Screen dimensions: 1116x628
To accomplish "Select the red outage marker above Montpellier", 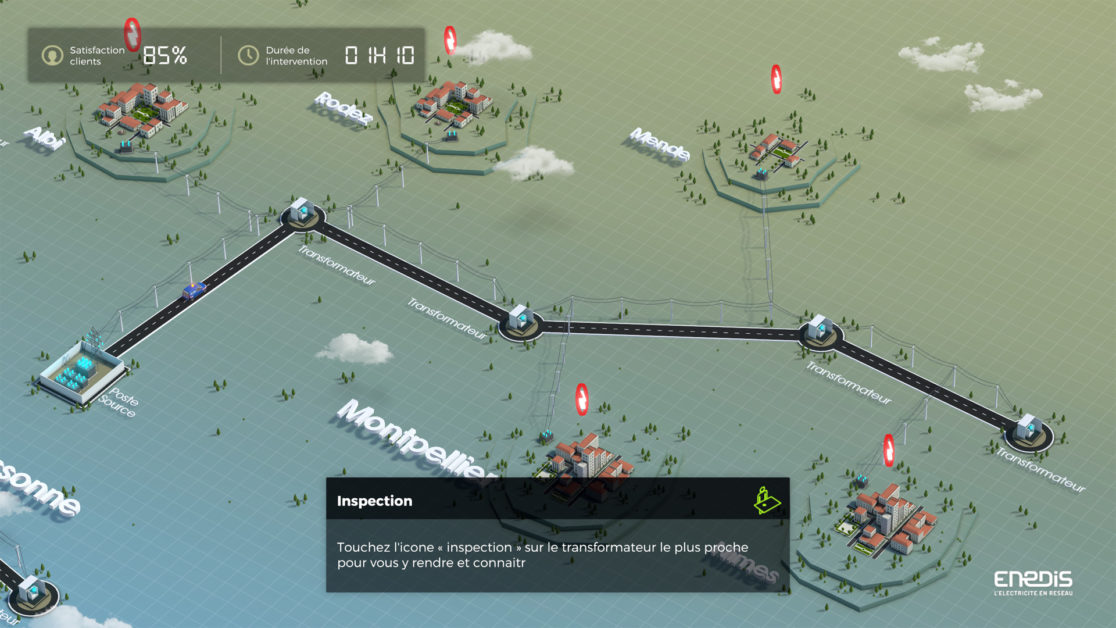I will tap(582, 399).
